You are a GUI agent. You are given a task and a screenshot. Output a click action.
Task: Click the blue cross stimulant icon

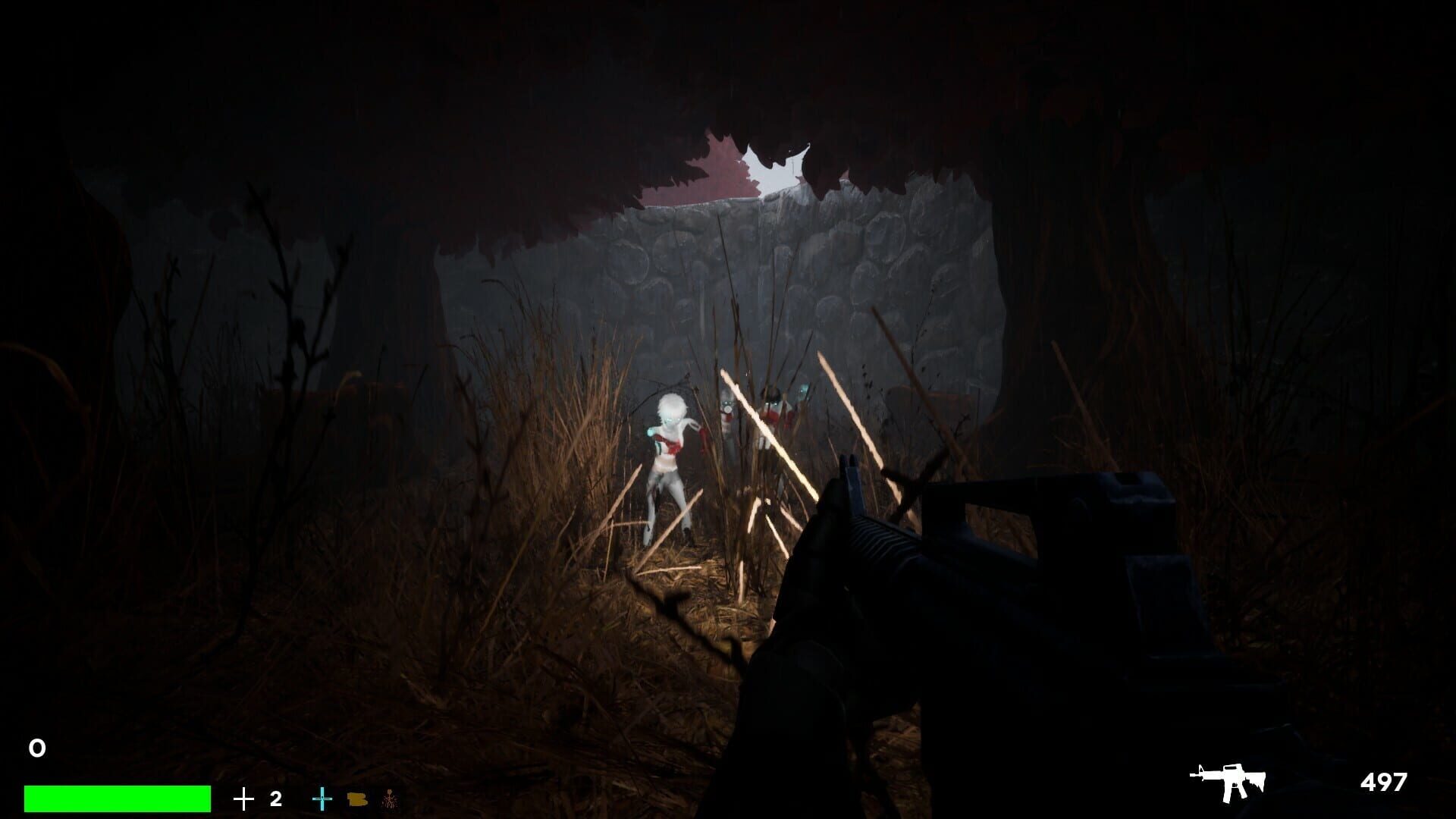tap(323, 798)
